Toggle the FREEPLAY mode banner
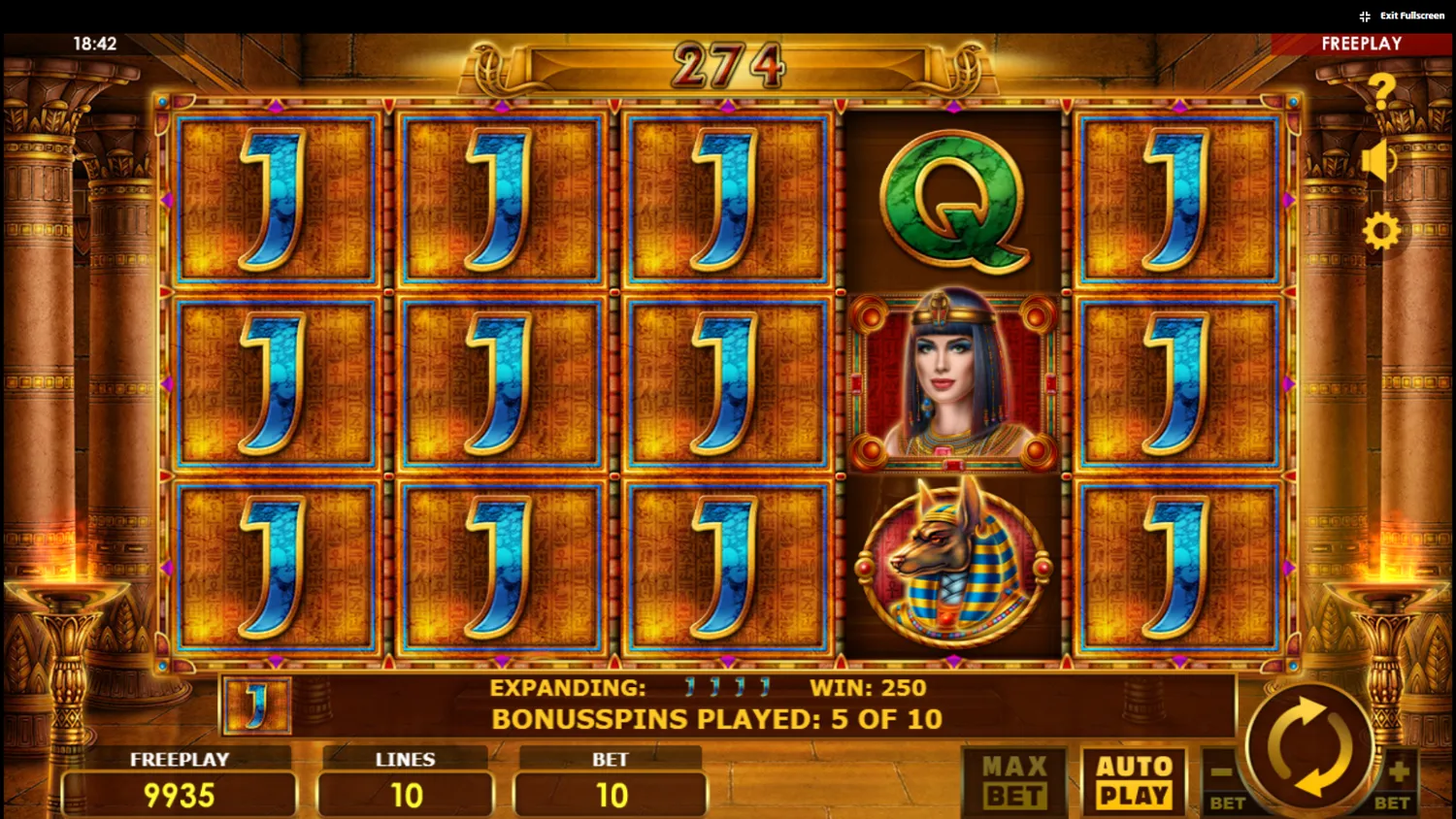This screenshot has width=1456, height=819. click(1361, 43)
